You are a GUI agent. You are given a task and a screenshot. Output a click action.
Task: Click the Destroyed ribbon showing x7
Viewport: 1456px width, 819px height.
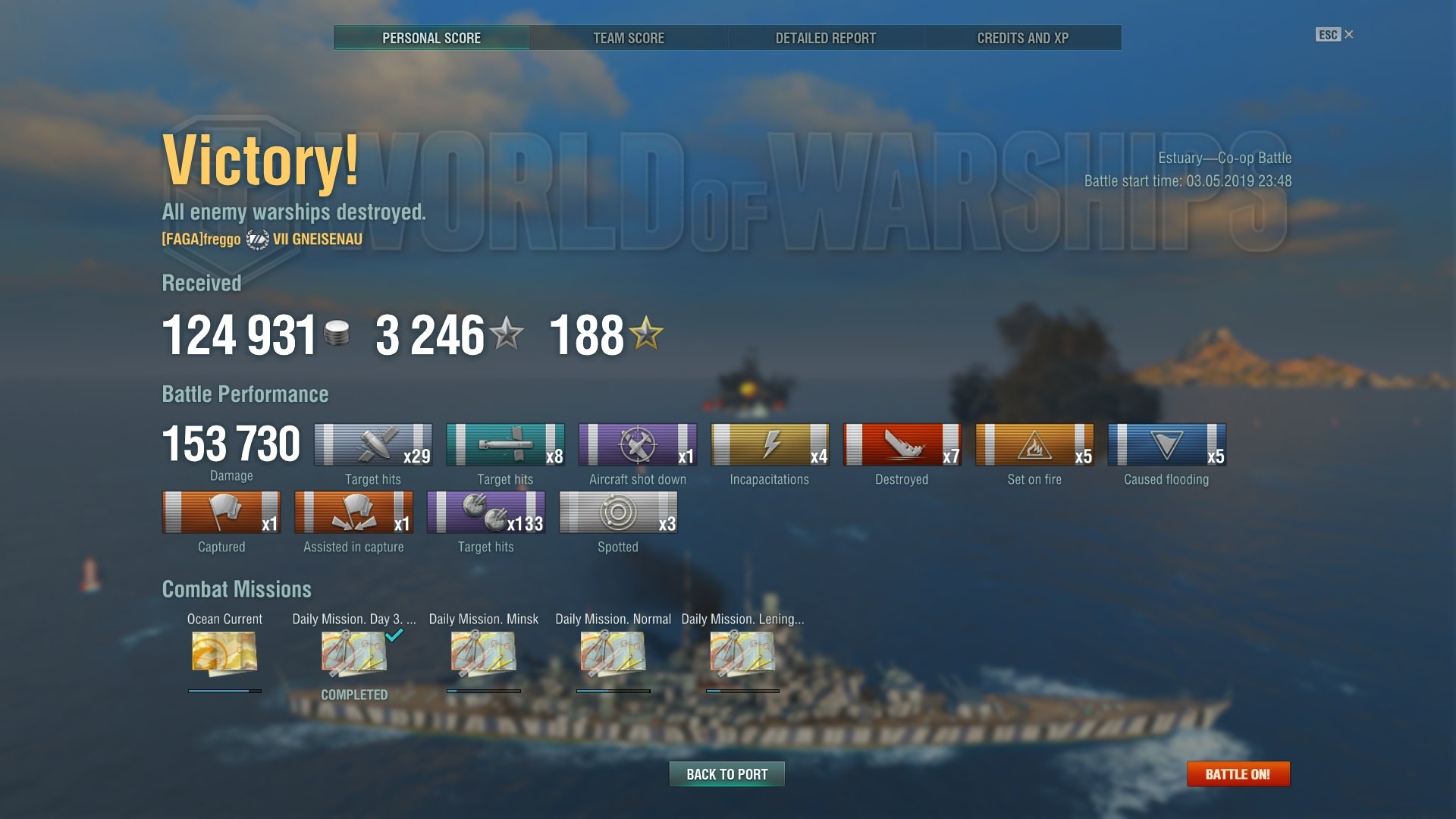coord(902,444)
